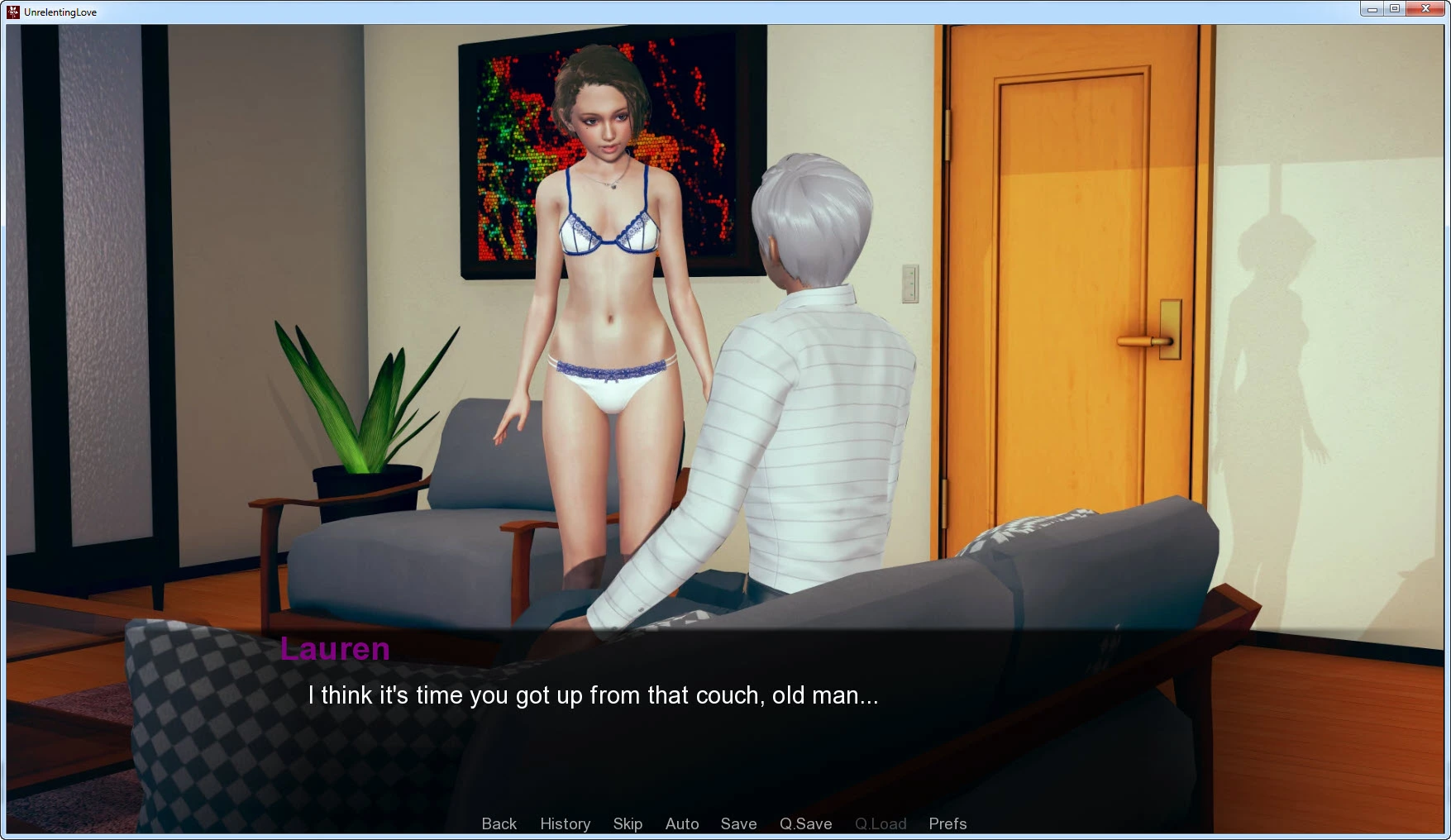Minimize the game window

click(1372, 9)
